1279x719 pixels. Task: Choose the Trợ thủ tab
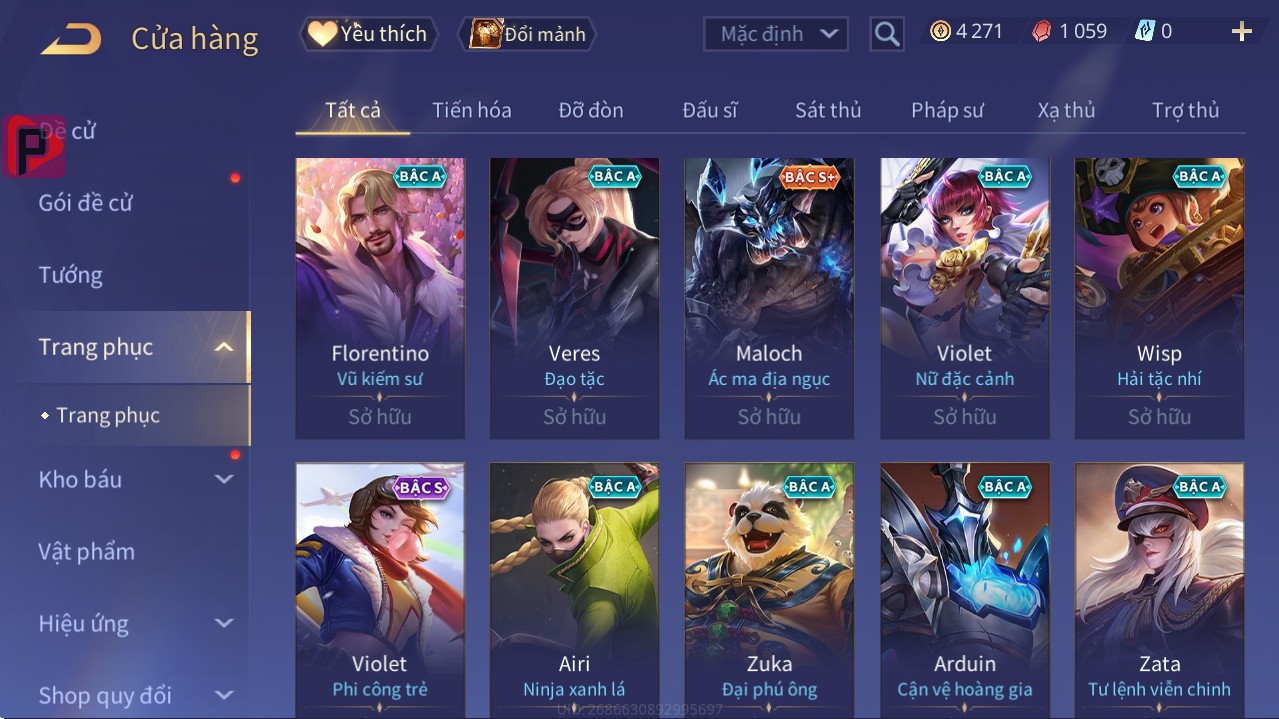click(1185, 110)
